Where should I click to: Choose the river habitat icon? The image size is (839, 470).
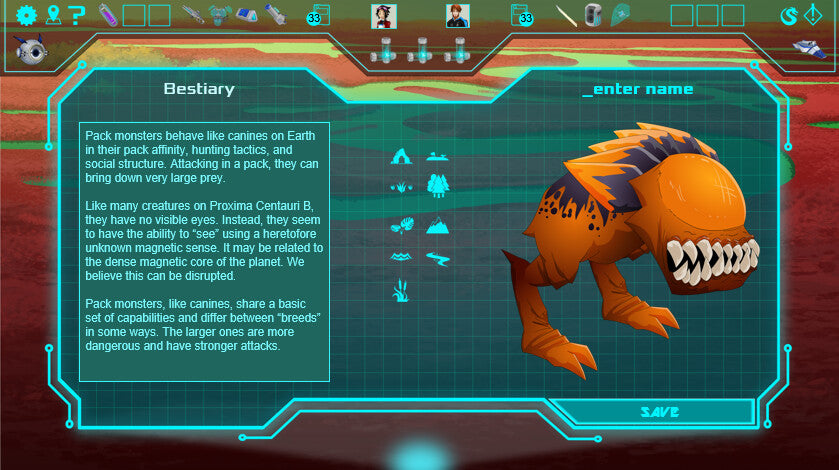(x=437, y=257)
